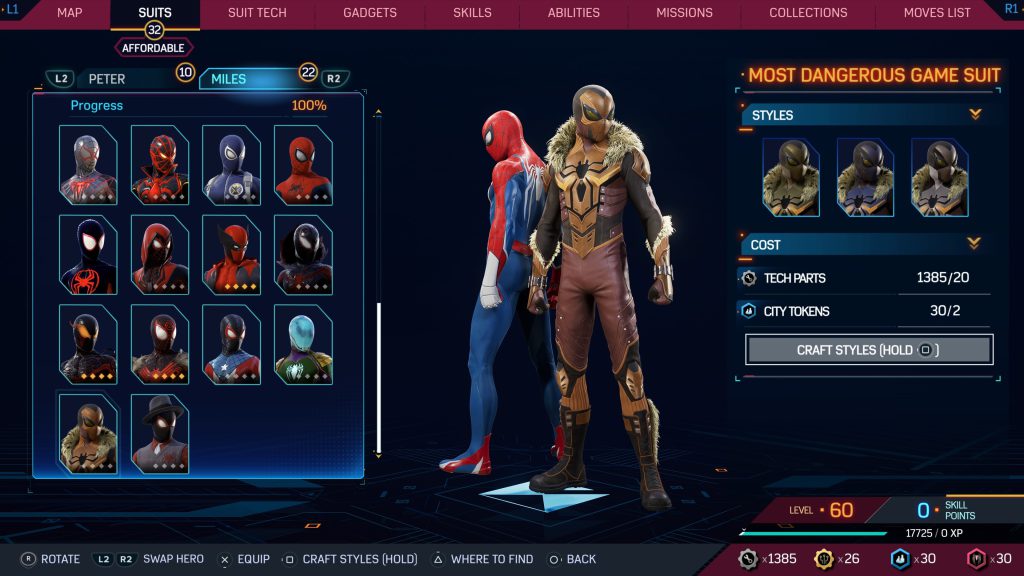Go to the Skills tab
This screenshot has width=1024, height=576.
472,13
